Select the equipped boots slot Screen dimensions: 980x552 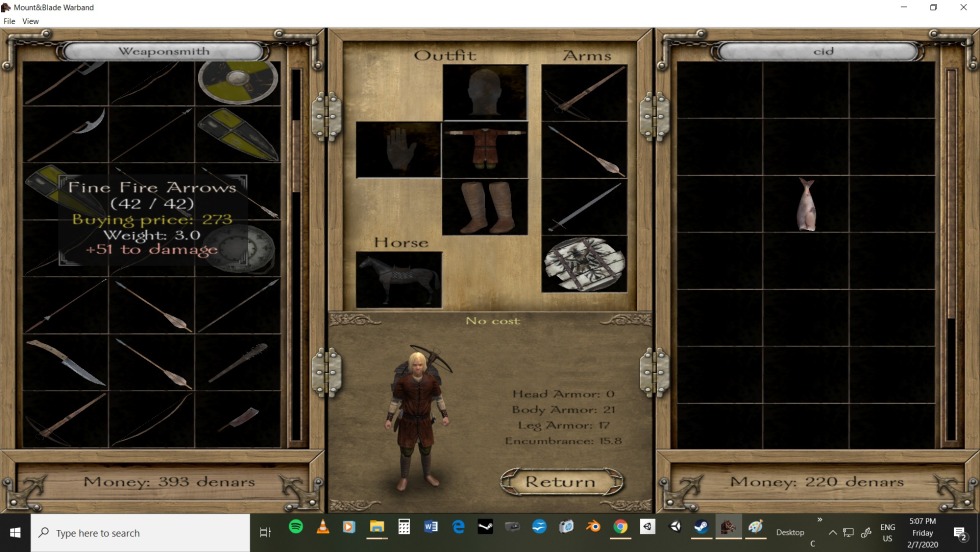point(485,207)
